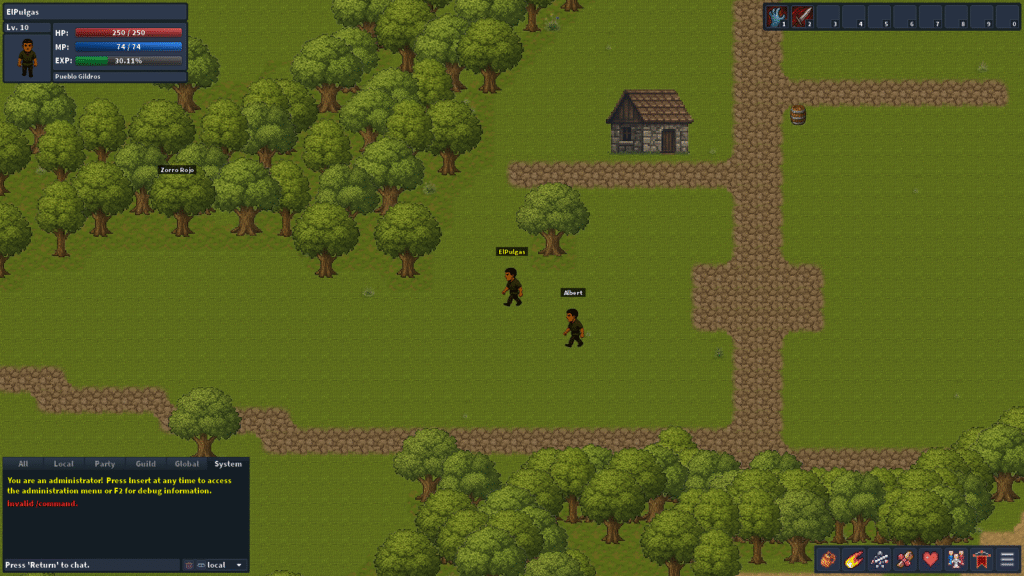Activate the sword skill in hotbar slot 2
The width and height of the screenshot is (1024, 576).
pyautogui.click(x=802, y=16)
